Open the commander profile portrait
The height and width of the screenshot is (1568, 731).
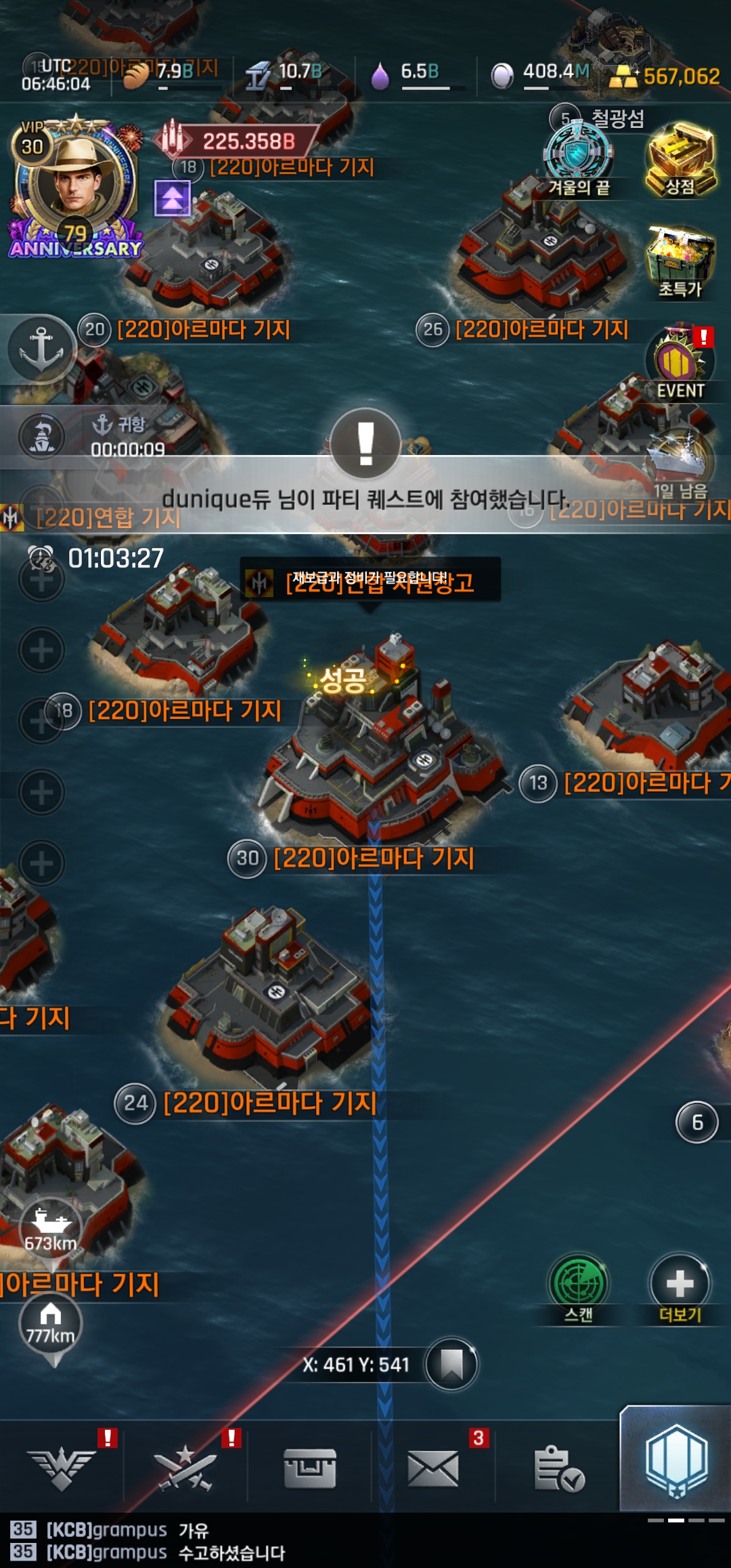pos(76,183)
